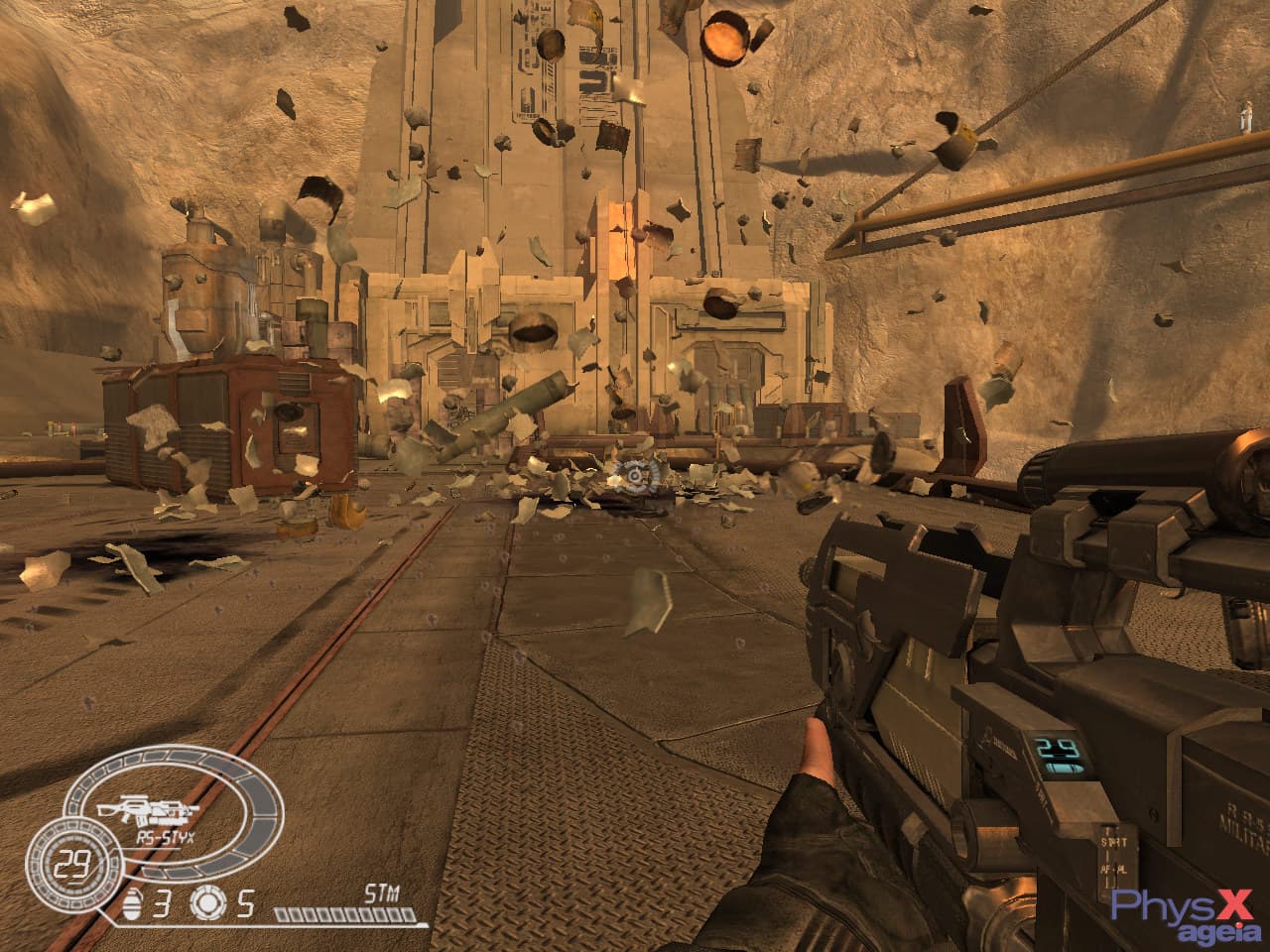This screenshot has height=952, width=1270.
Task: Click the grenade icon in the HUD
Action: tap(136, 903)
